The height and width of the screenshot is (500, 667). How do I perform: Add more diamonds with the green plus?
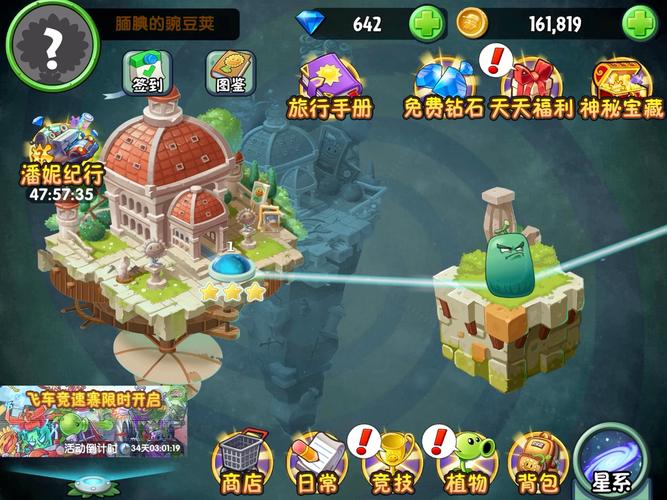click(427, 23)
